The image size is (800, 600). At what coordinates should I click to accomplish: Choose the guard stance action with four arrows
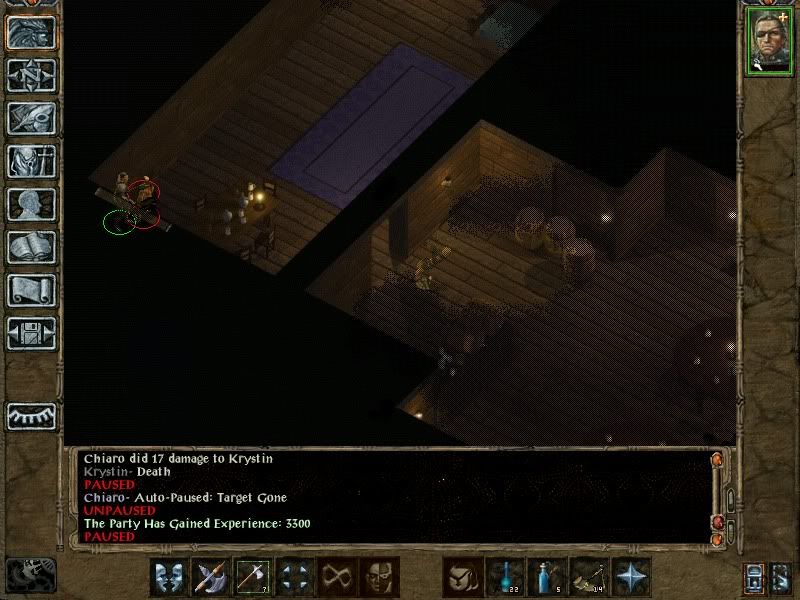pyautogui.click(x=295, y=577)
